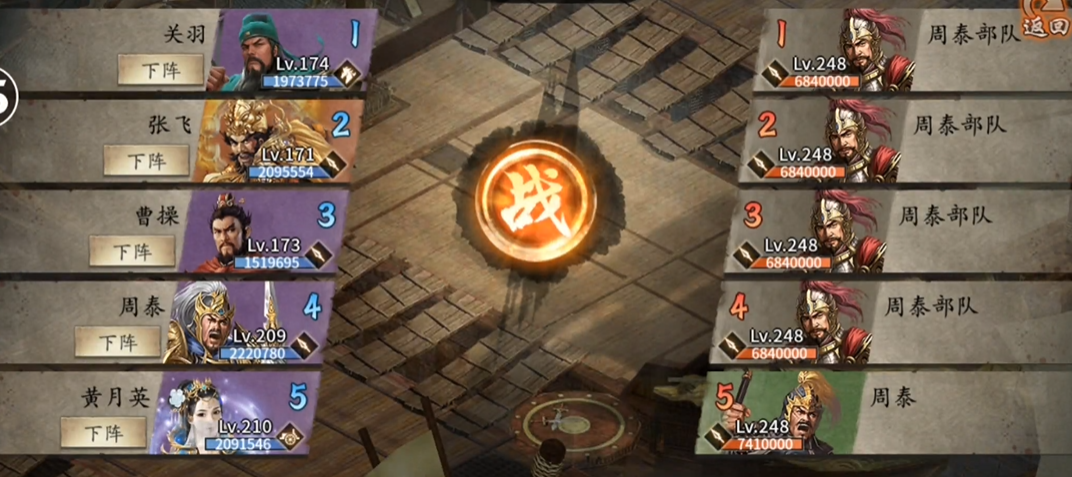
Task: Take 周泰 out of the lineup via 下阵
Action: click(x=117, y=341)
